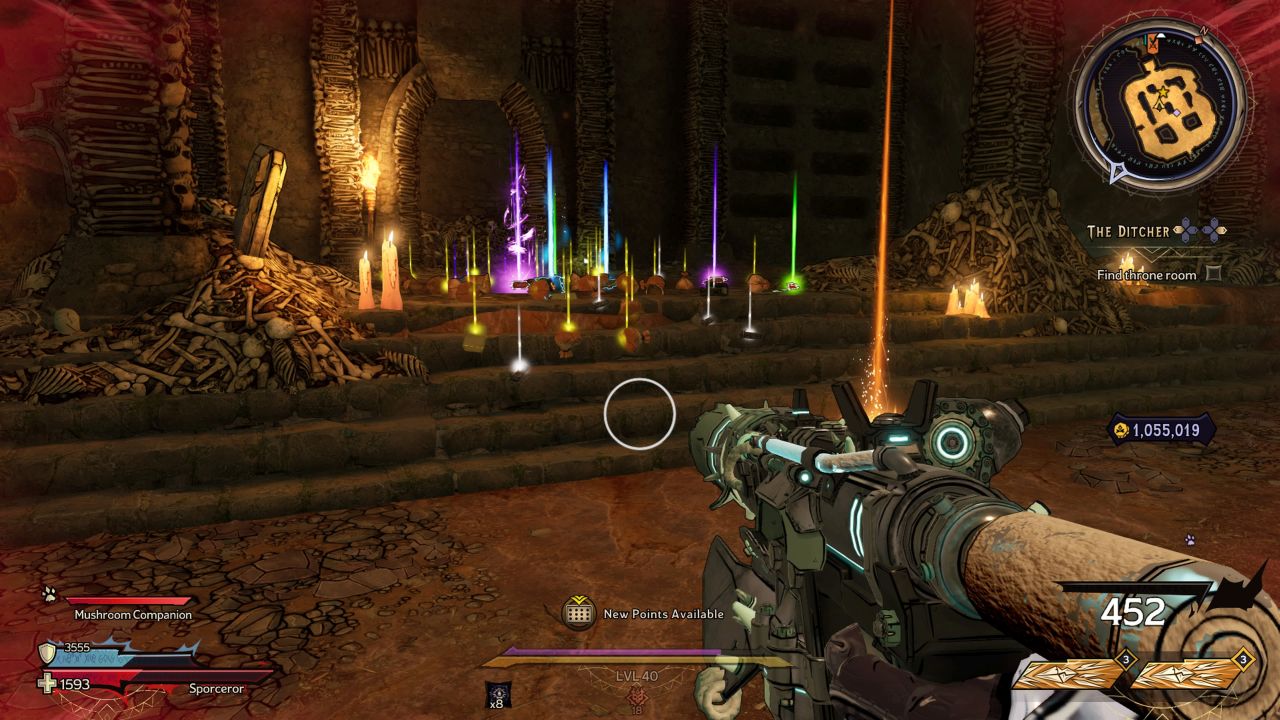Image resolution: width=1280 pixels, height=720 pixels.
Task: Select the north indicator on the minimap
Action: point(1203,31)
